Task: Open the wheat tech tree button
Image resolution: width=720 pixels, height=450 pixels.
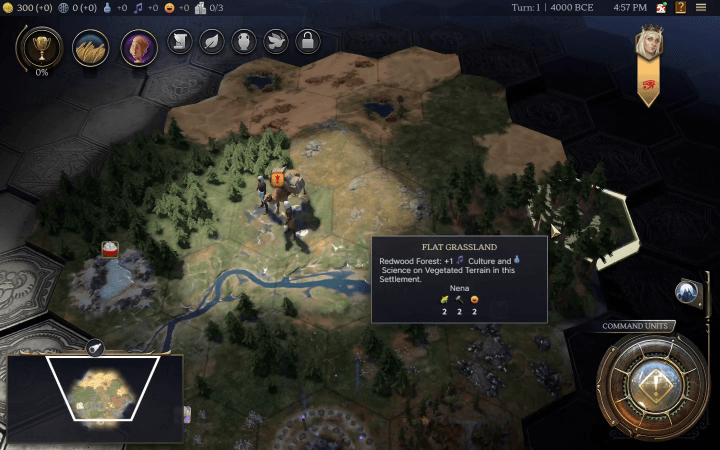Action: pos(90,46)
